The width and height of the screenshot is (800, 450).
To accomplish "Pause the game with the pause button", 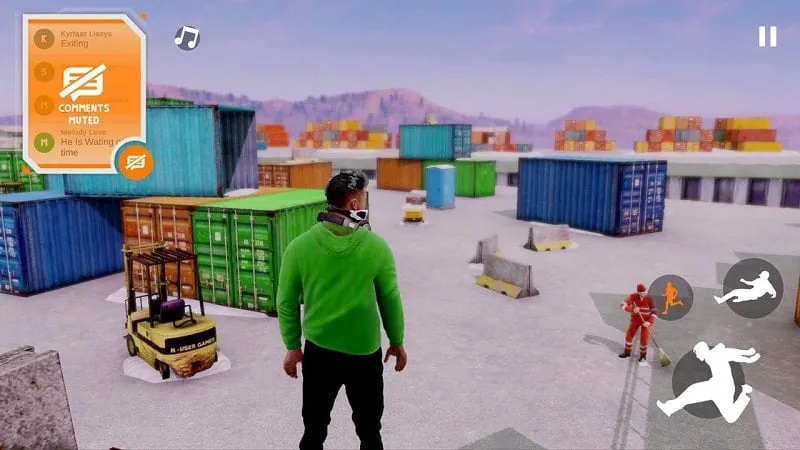I will 767,37.
